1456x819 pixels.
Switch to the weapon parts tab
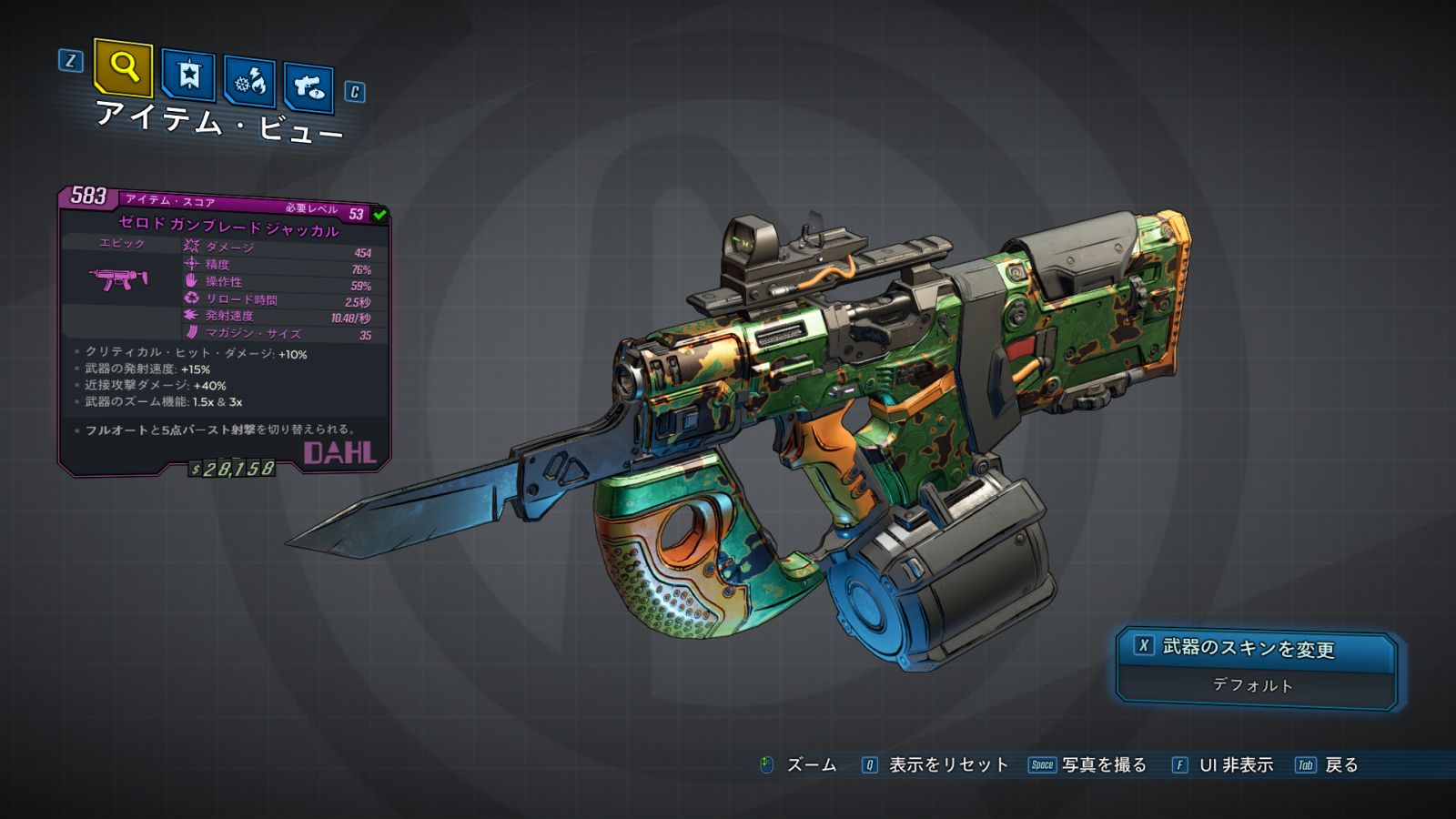(308, 87)
